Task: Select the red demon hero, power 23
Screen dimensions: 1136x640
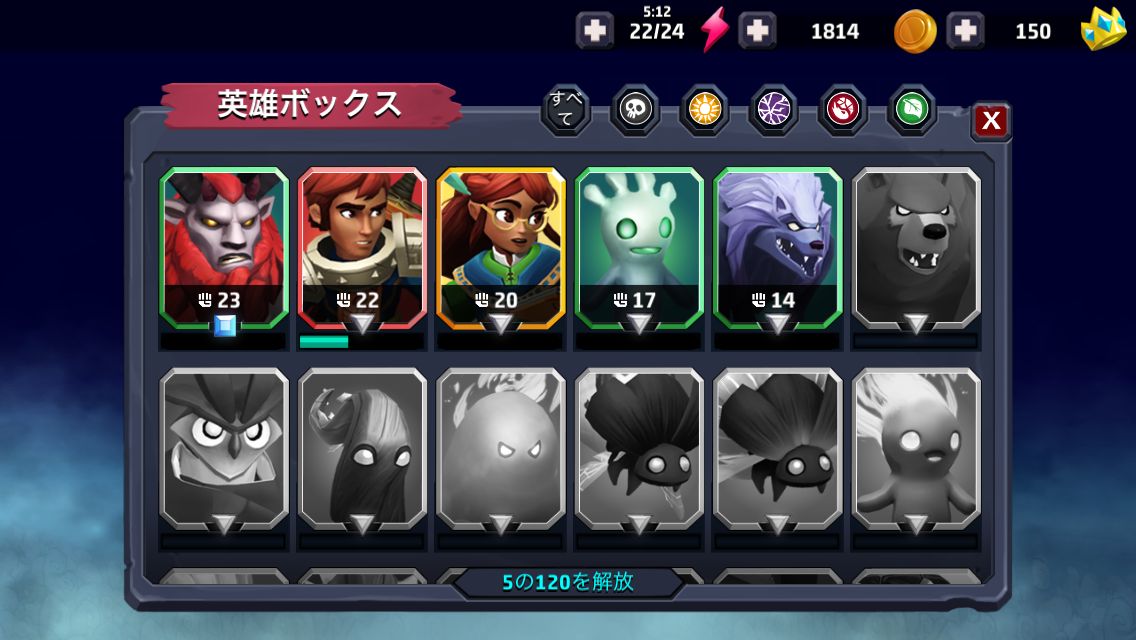Action: pyautogui.click(x=224, y=247)
